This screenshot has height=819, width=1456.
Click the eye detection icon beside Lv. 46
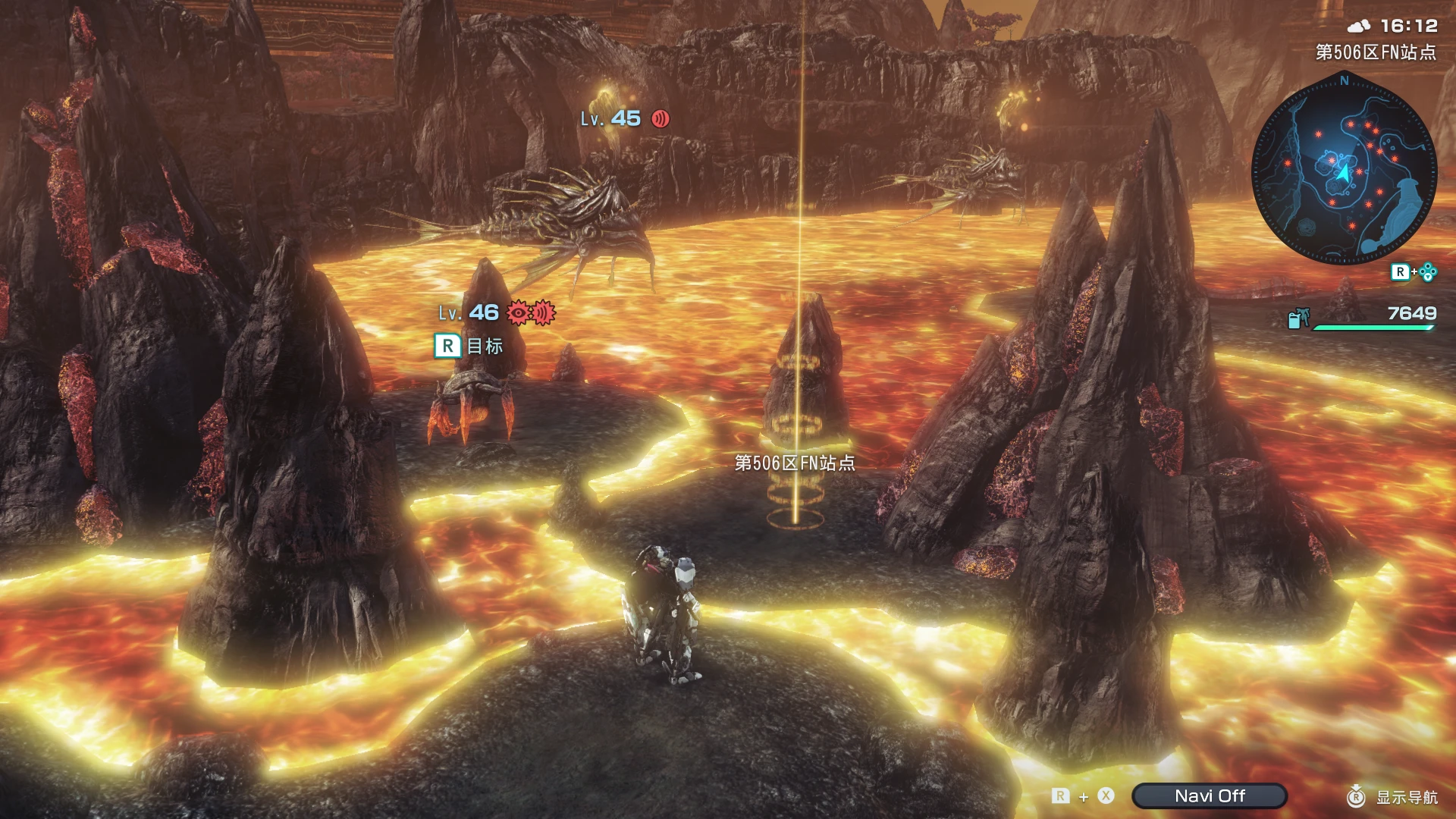[x=519, y=313]
